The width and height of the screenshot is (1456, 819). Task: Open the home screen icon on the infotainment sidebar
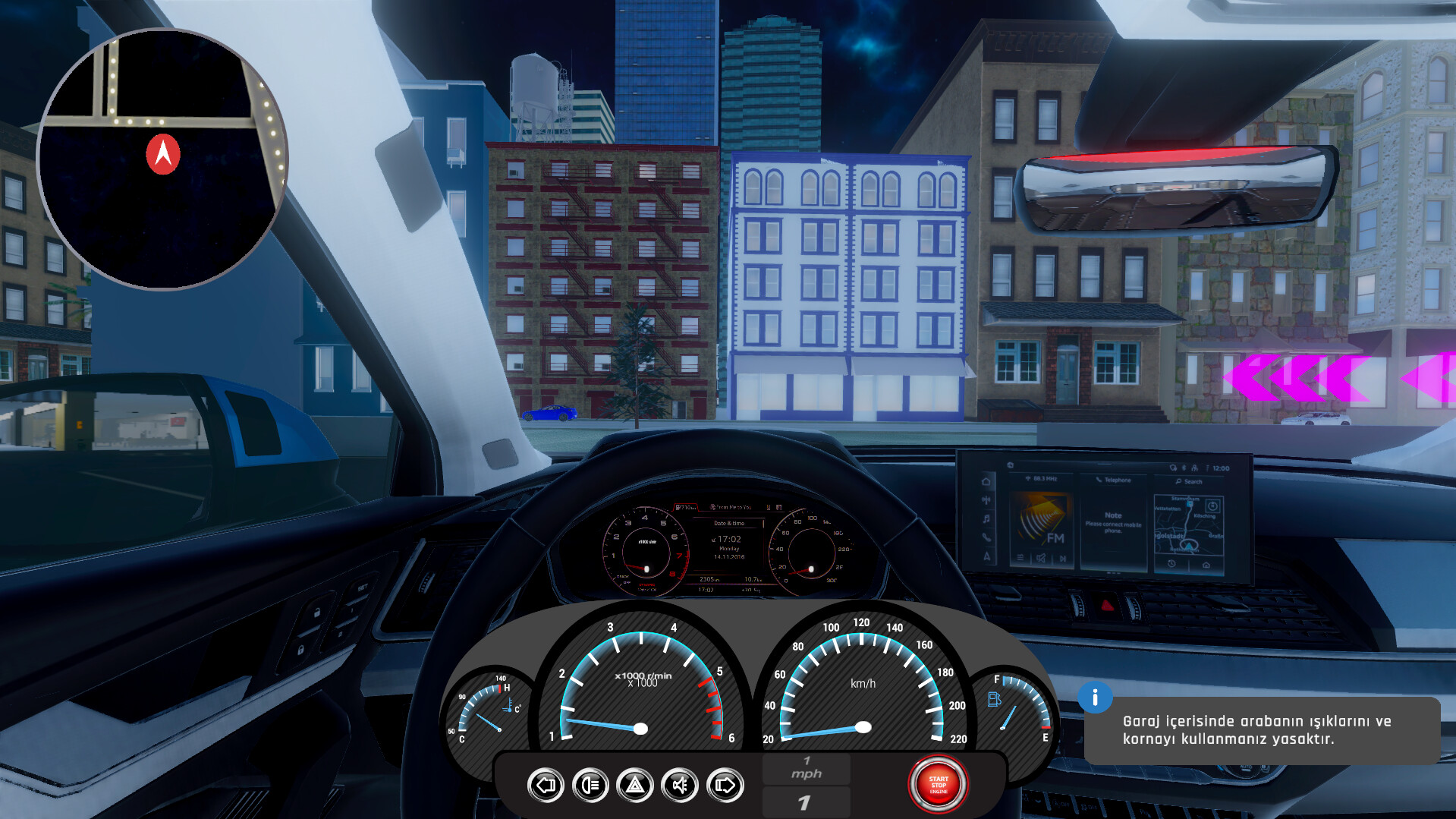coord(986,481)
